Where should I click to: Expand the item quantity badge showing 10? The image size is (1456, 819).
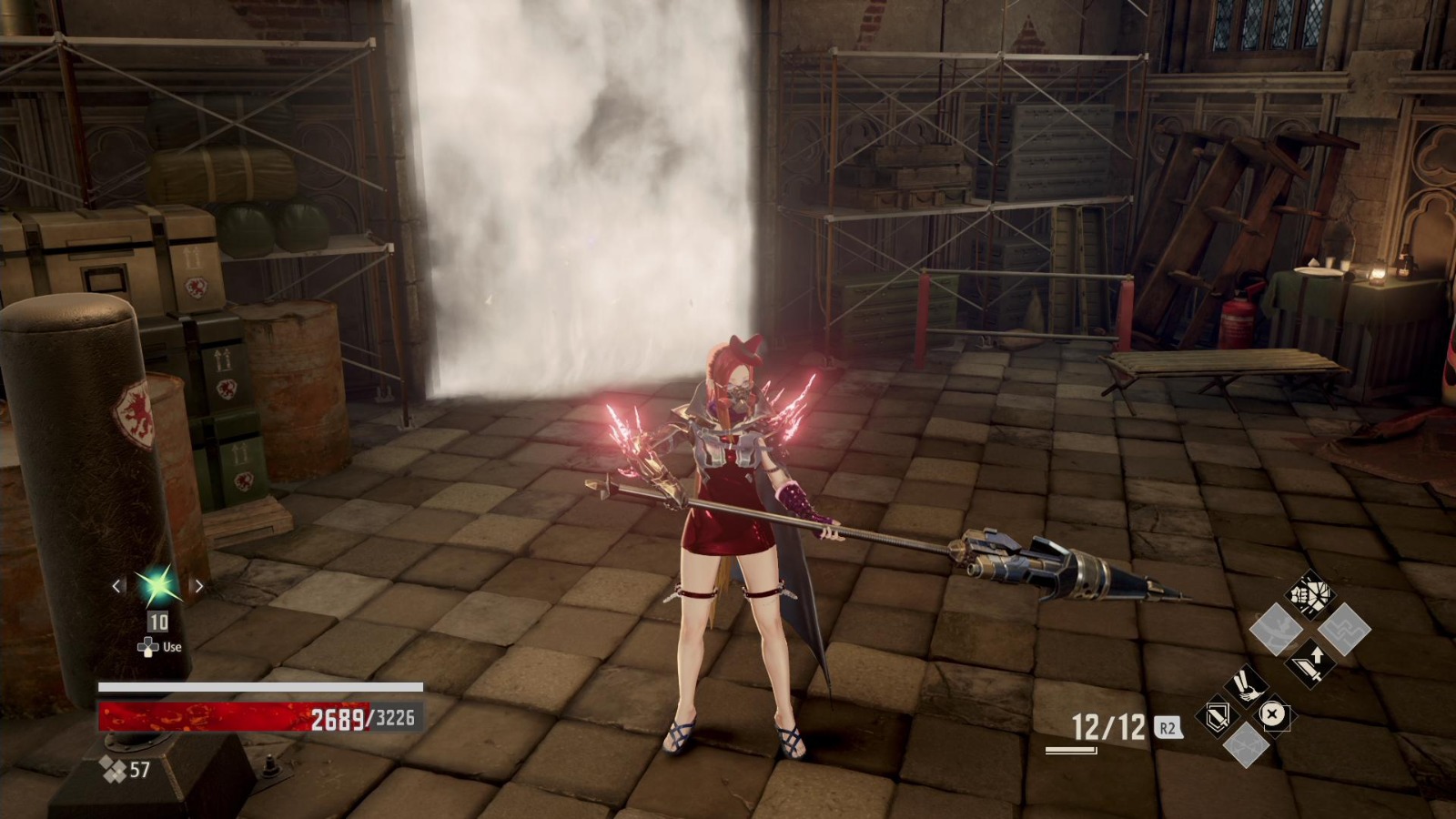click(158, 622)
